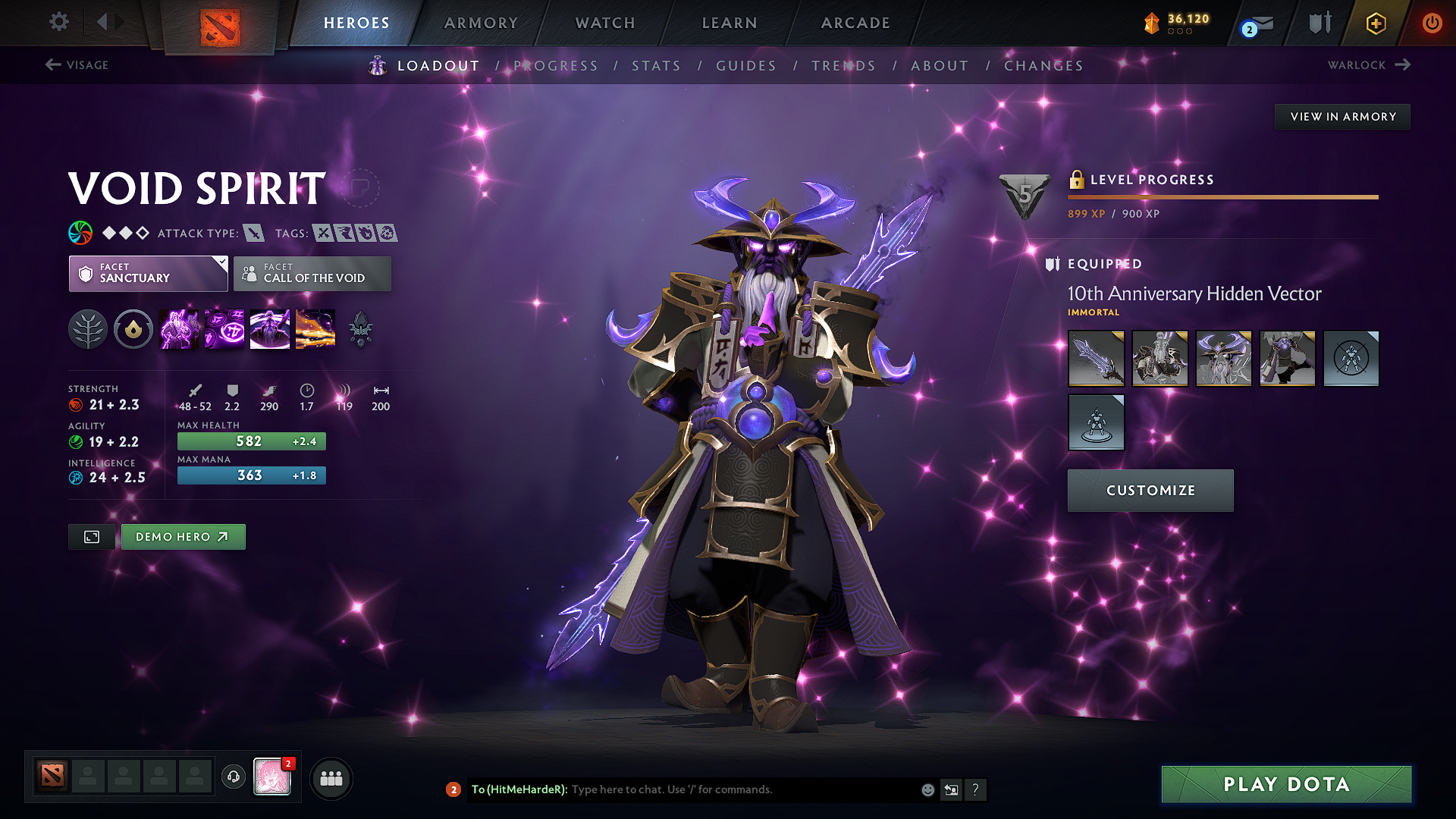The width and height of the screenshot is (1456, 819).
Task: Switch to the HEROES tab
Action: point(356,23)
